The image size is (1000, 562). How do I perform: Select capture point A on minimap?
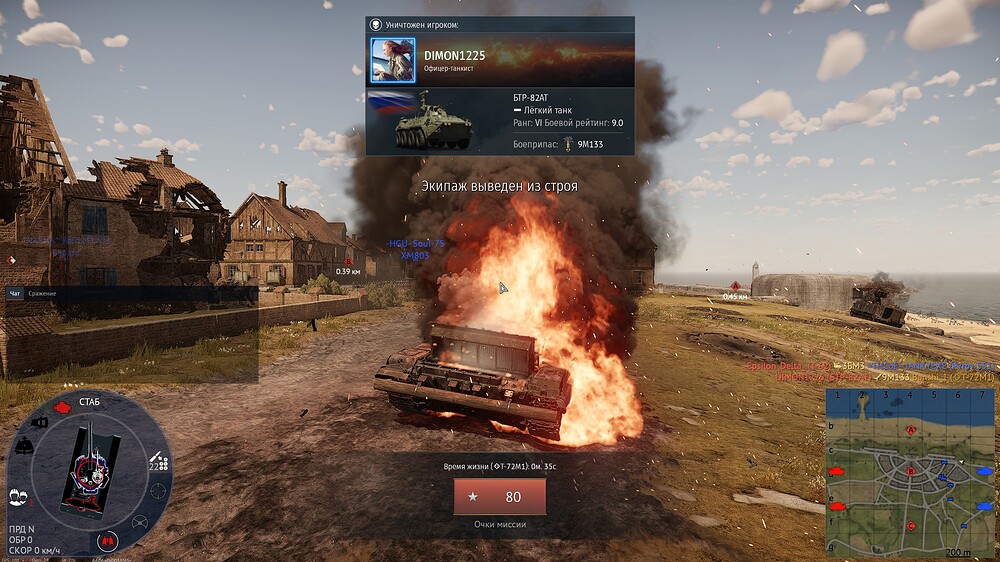point(911,430)
